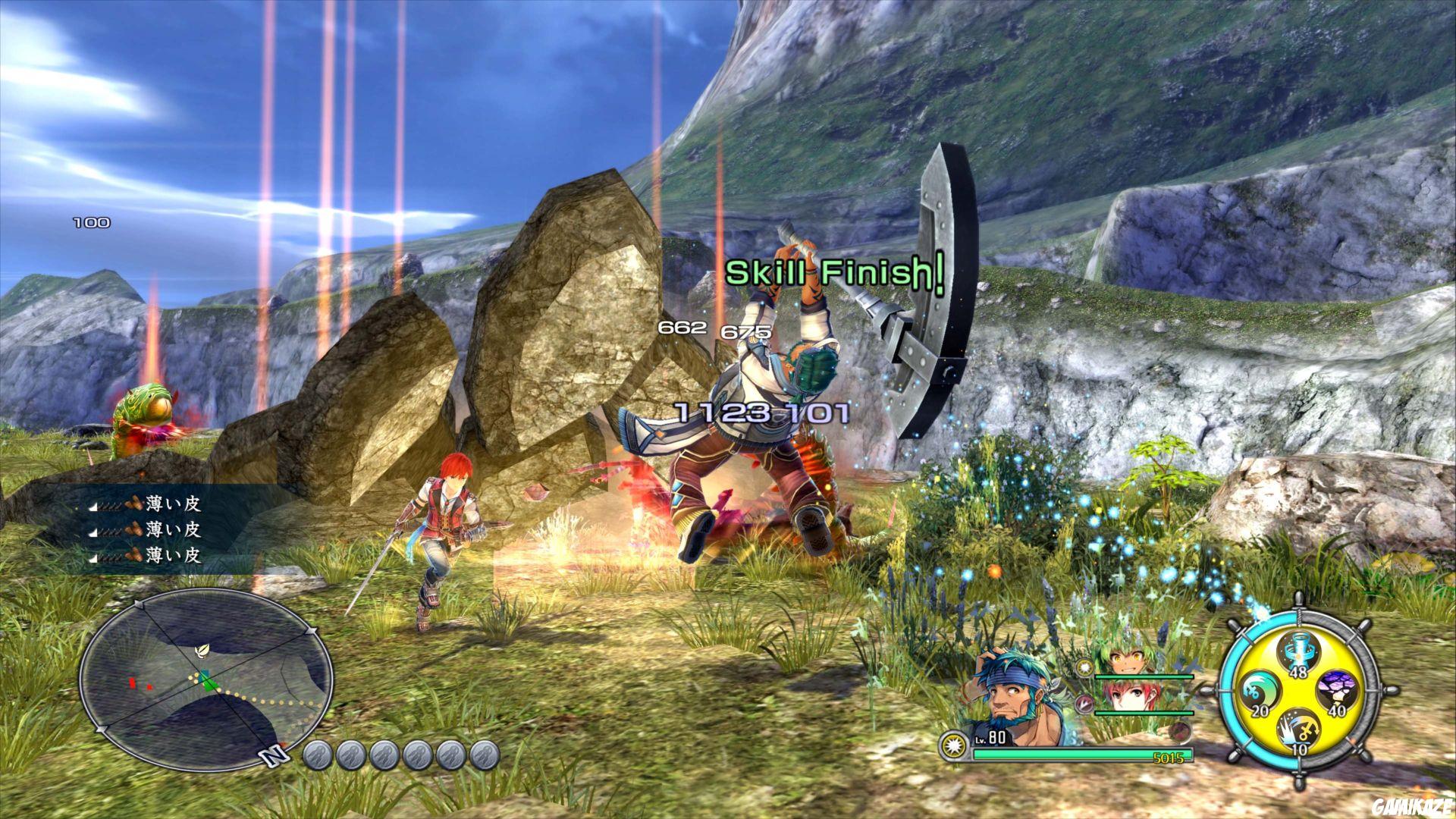Click the 1123 damage number
The height and width of the screenshot is (819, 1456).
pyautogui.click(x=720, y=413)
